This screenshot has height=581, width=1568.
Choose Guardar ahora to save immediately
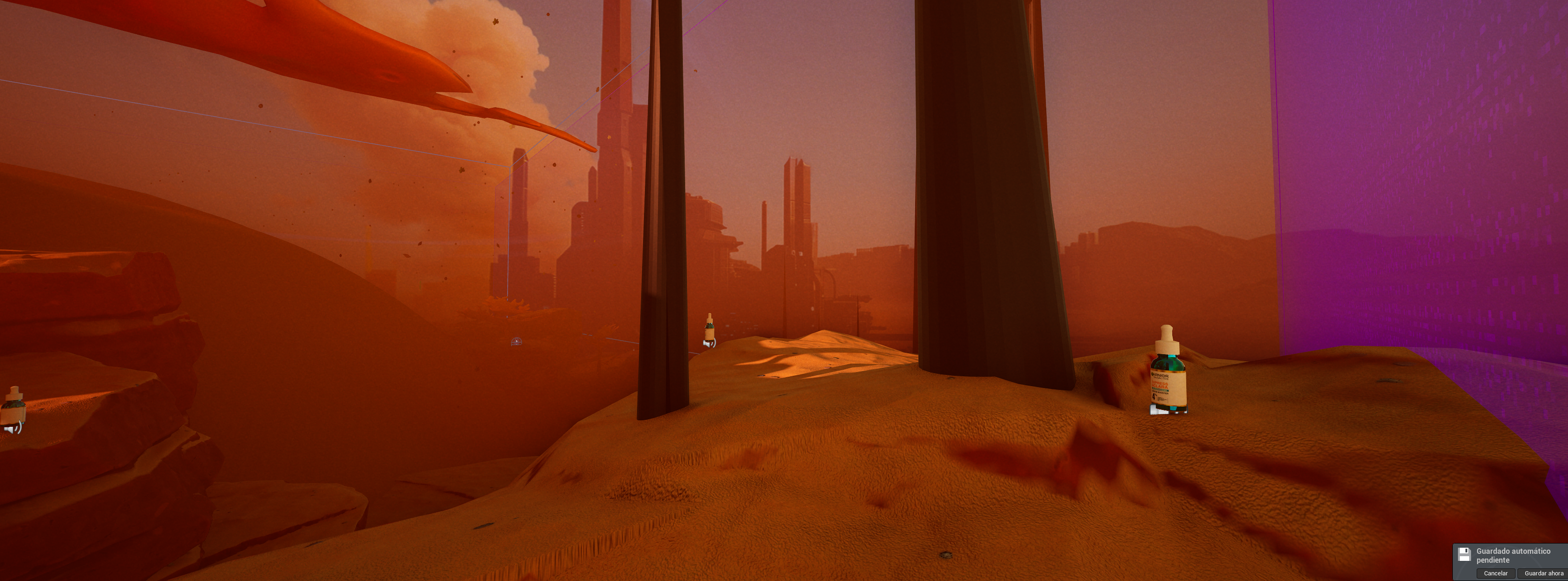tap(1543, 573)
